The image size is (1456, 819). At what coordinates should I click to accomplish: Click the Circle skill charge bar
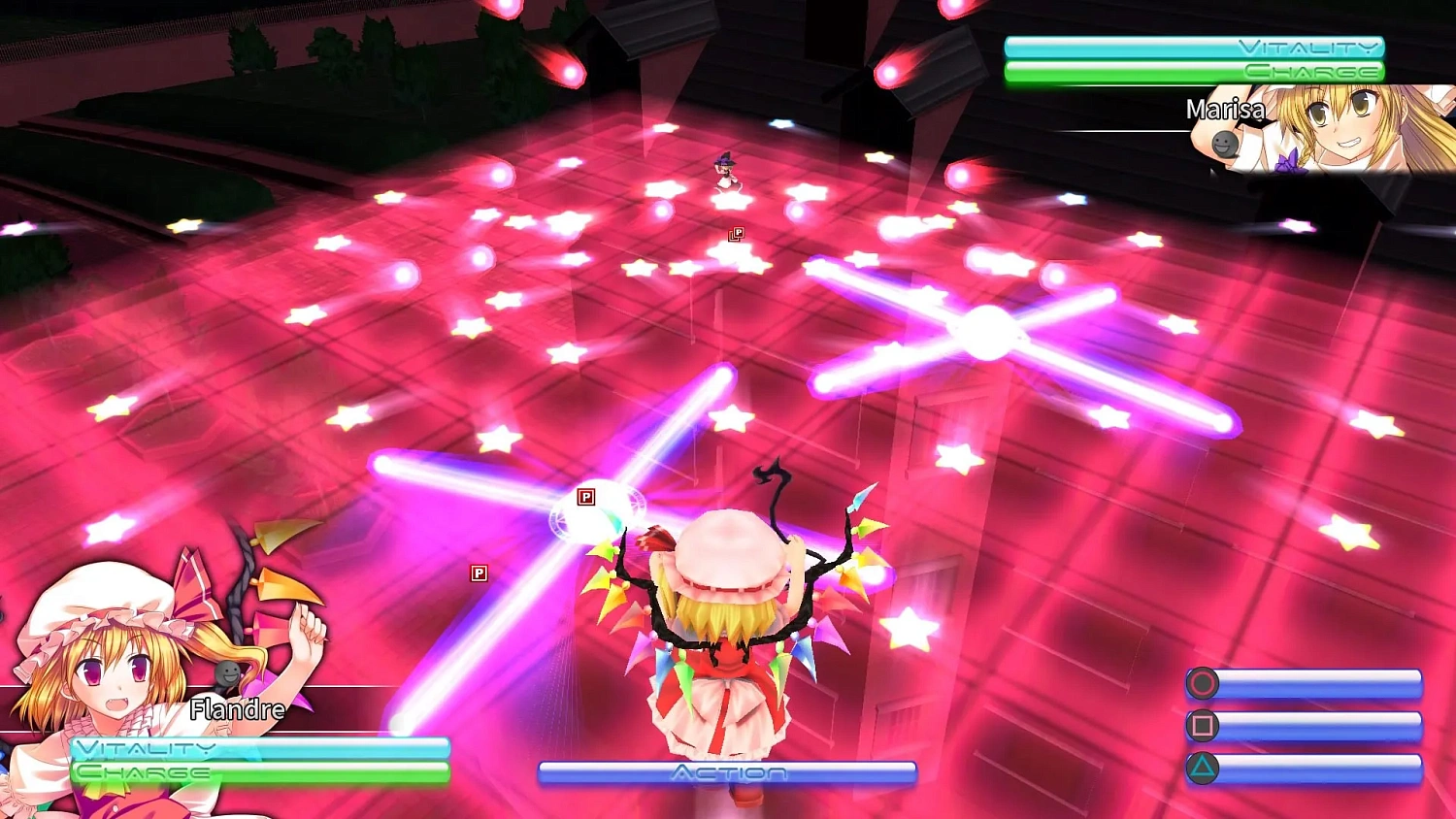[x=1320, y=683]
